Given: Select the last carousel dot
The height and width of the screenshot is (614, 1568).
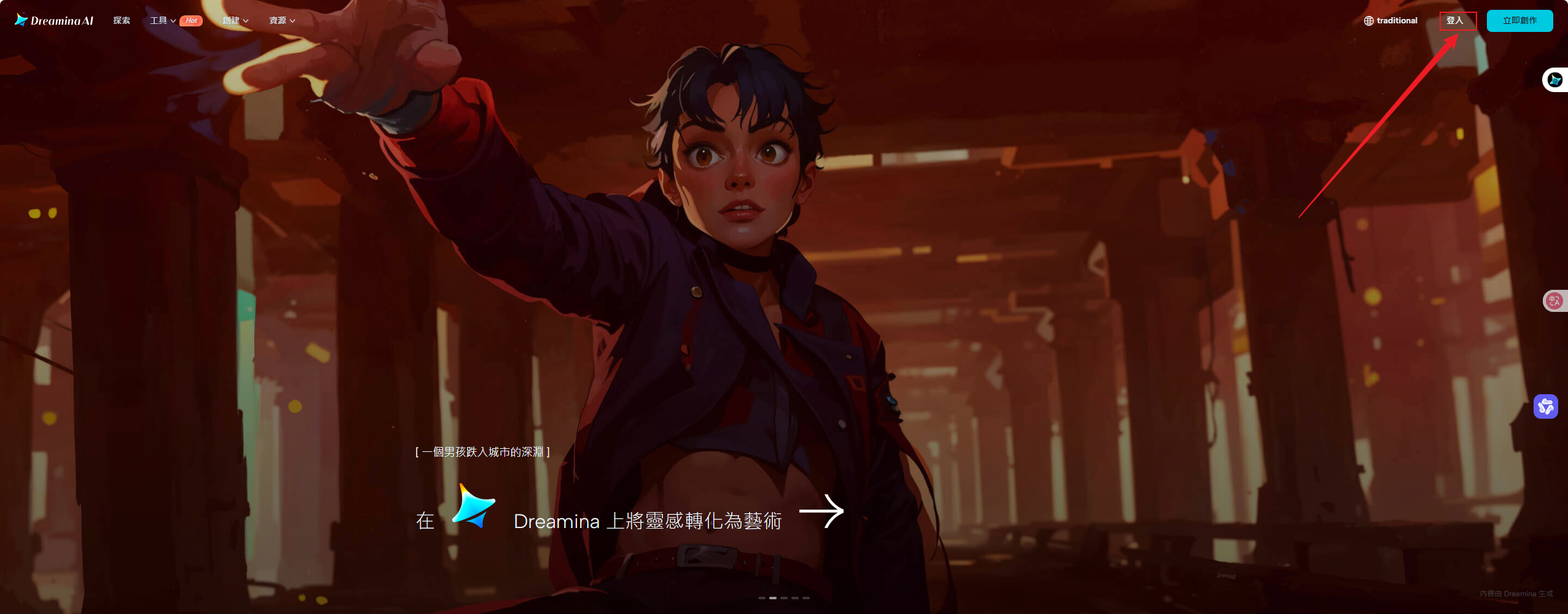Looking at the screenshot, I should (x=806, y=599).
